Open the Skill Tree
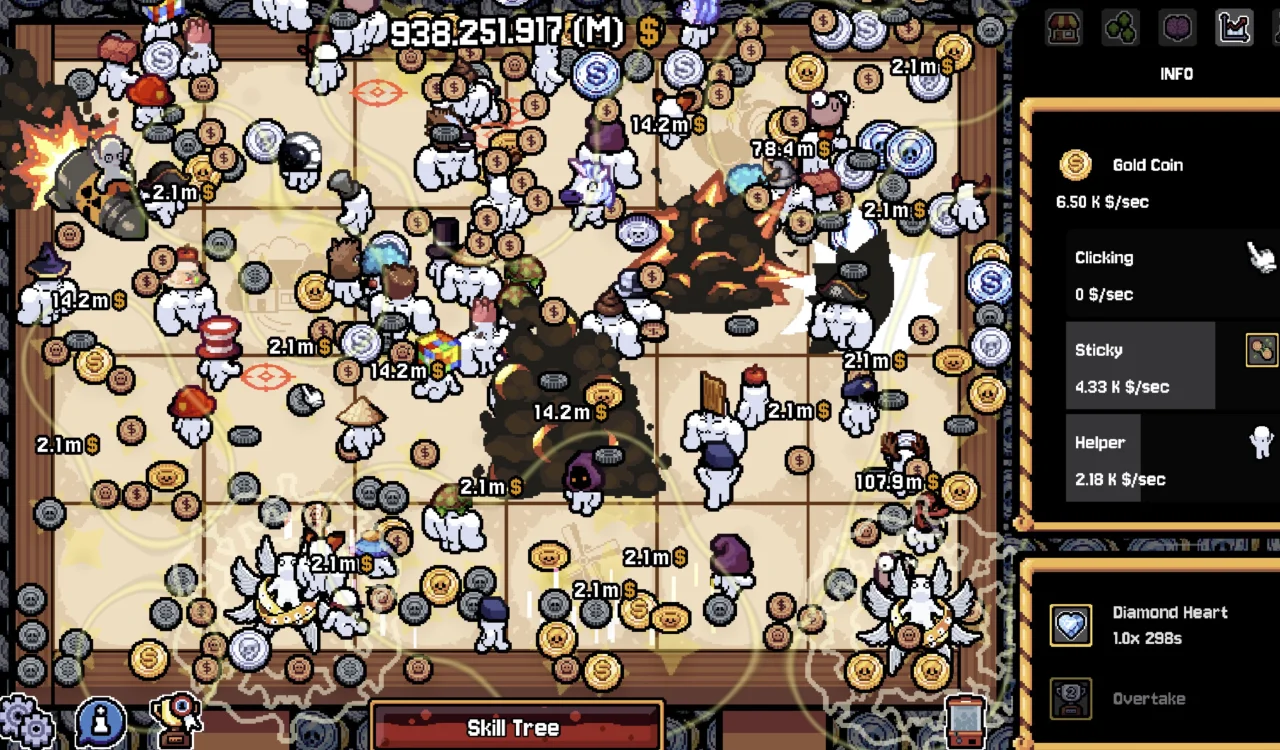 [516, 728]
